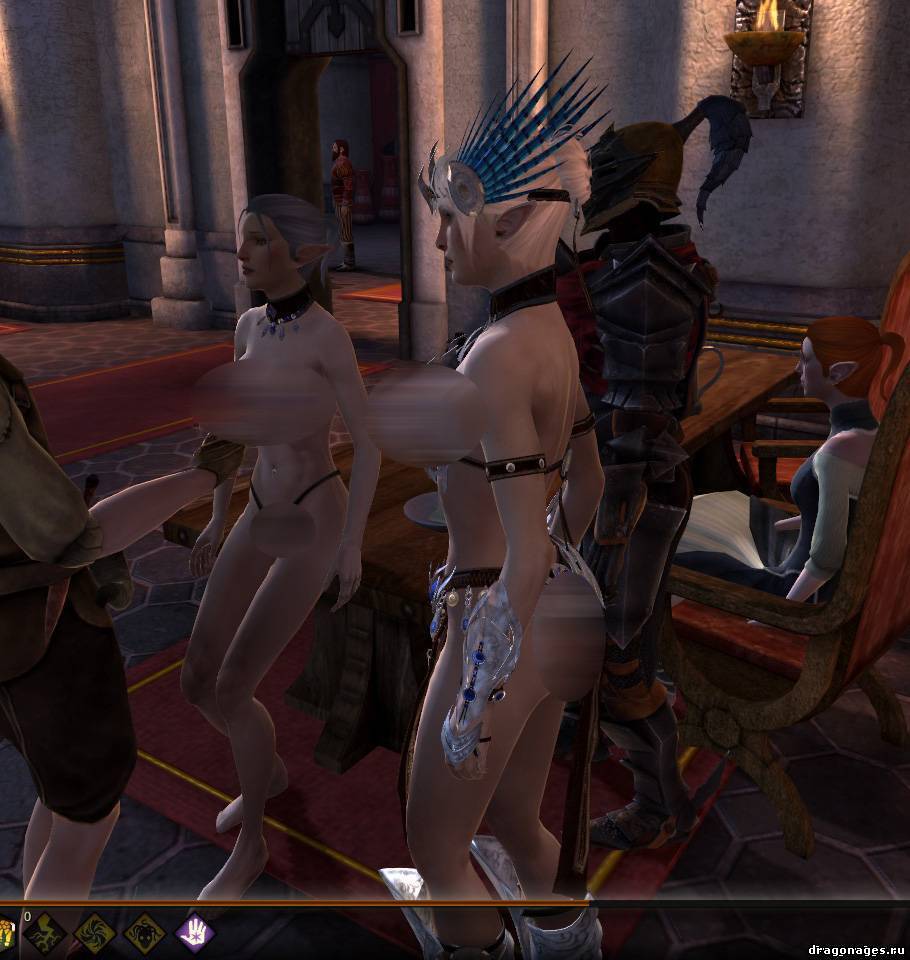Use the swirling vortex ability icon
This screenshot has width=910, height=960.
94,934
